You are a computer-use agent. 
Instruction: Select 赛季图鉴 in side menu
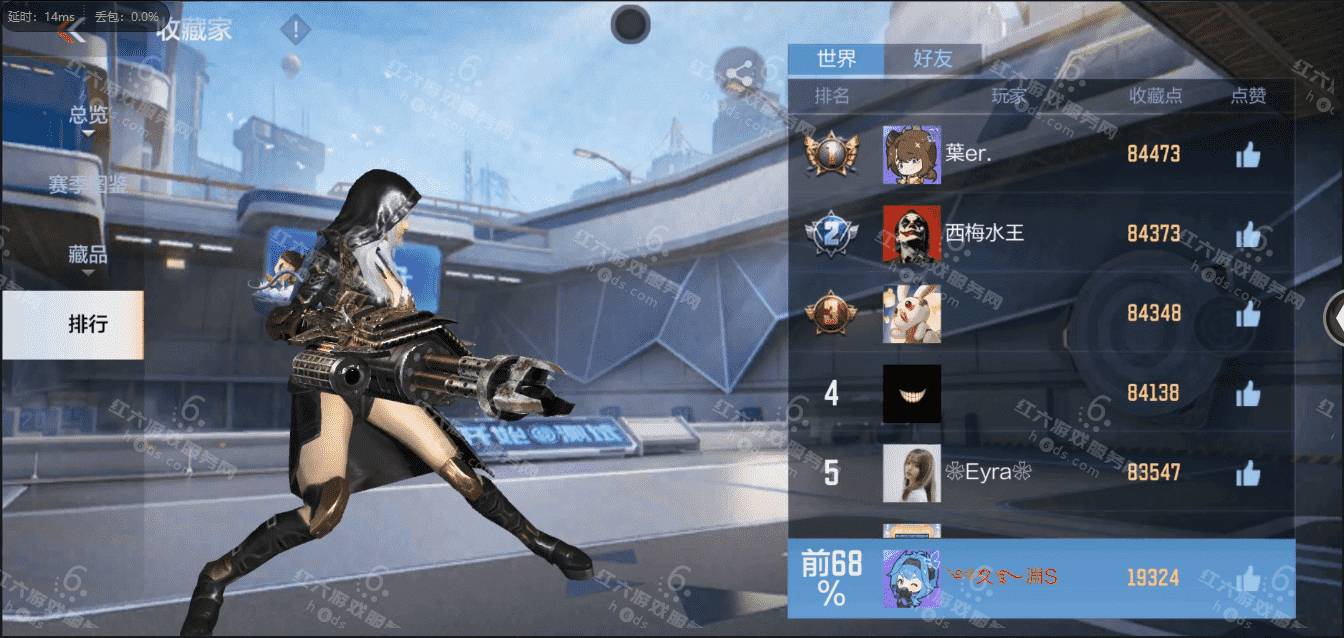pos(88,184)
